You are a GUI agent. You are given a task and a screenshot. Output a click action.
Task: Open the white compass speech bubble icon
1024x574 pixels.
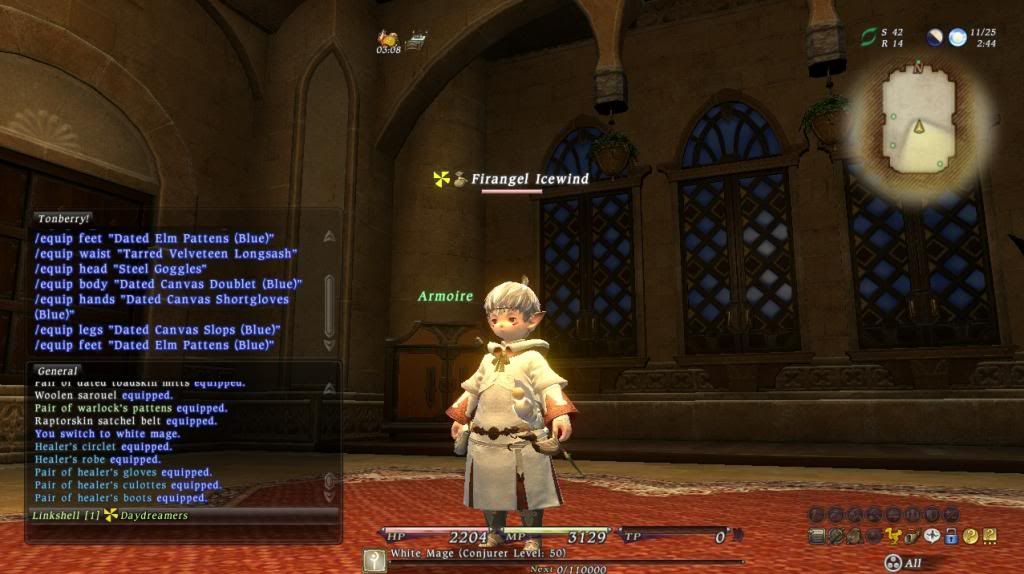(932, 536)
